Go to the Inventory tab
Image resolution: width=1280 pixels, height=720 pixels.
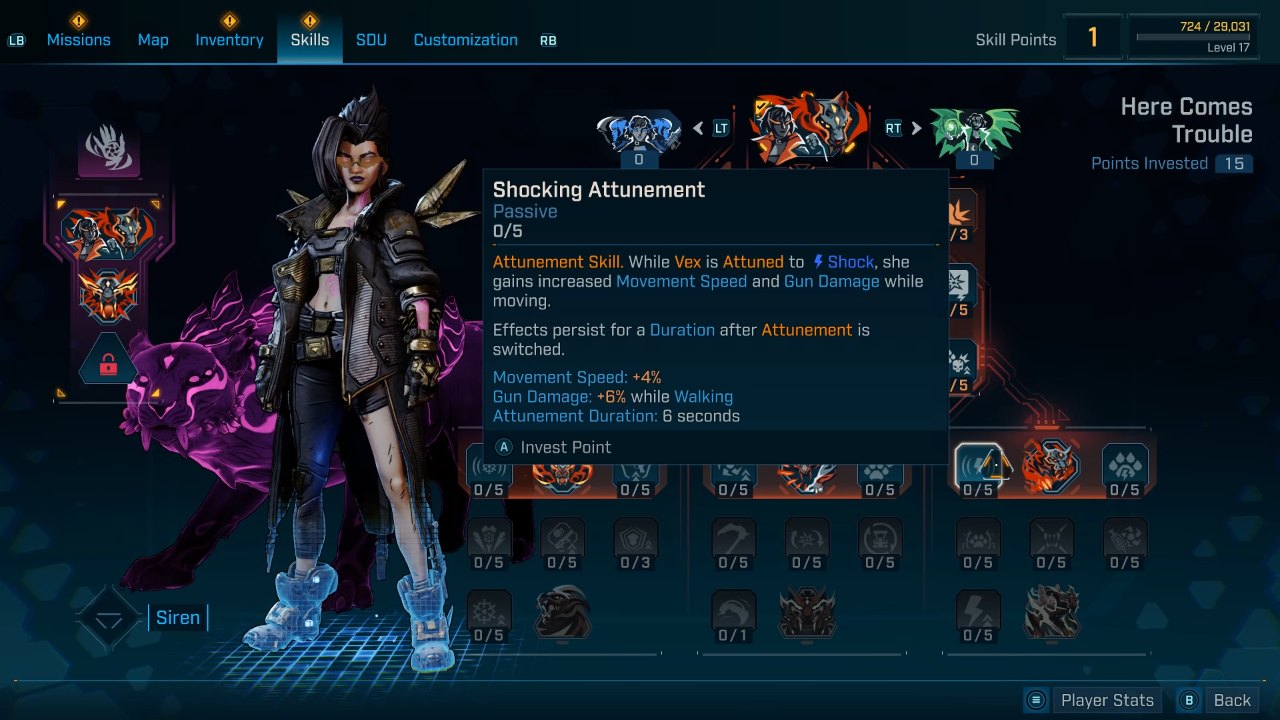tap(229, 40)
